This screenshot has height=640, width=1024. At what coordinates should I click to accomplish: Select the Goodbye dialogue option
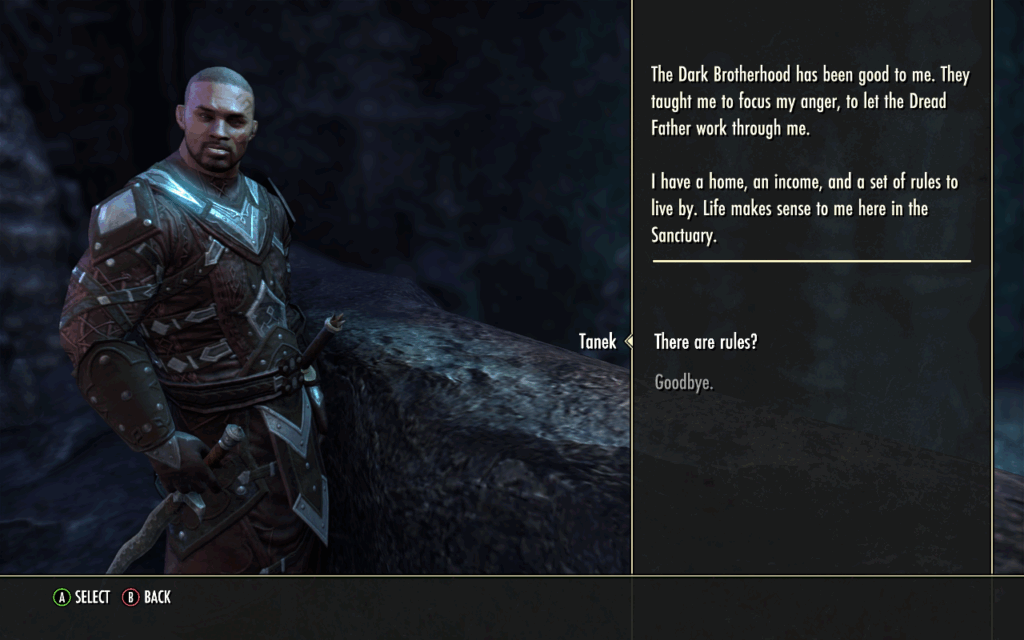coord(683,382)
